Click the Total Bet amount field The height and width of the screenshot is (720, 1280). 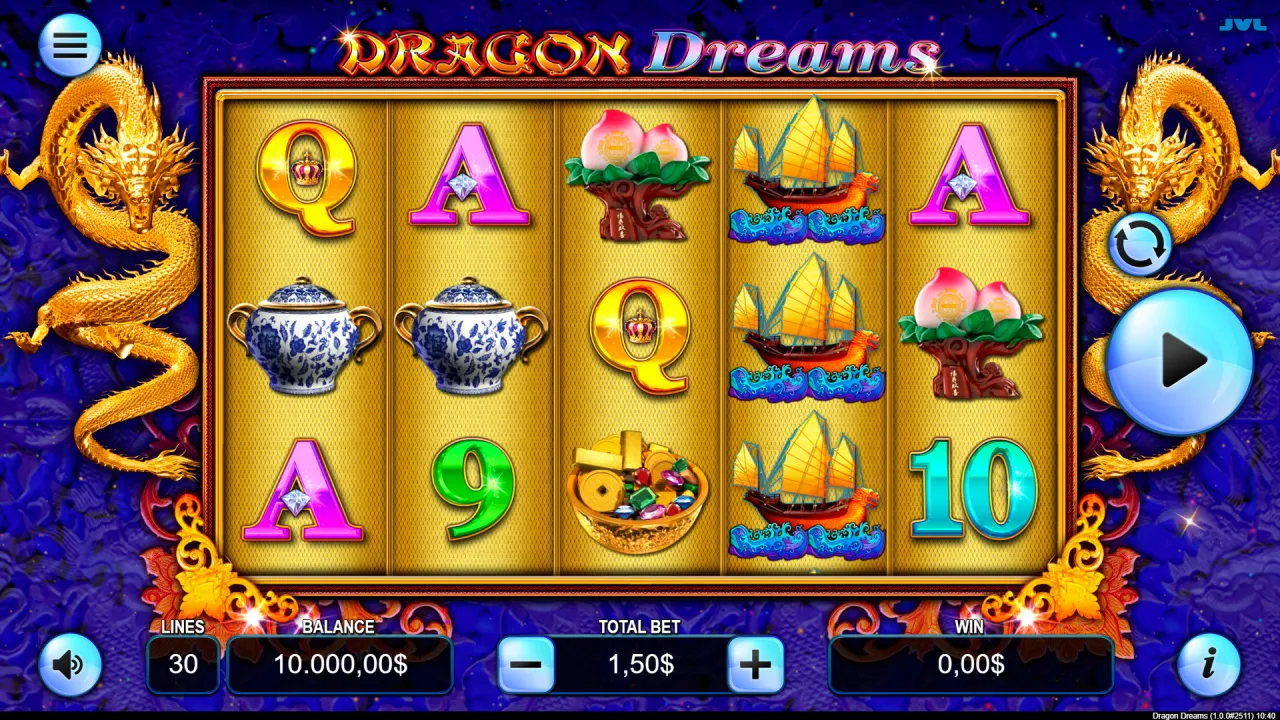click(640, 663)
